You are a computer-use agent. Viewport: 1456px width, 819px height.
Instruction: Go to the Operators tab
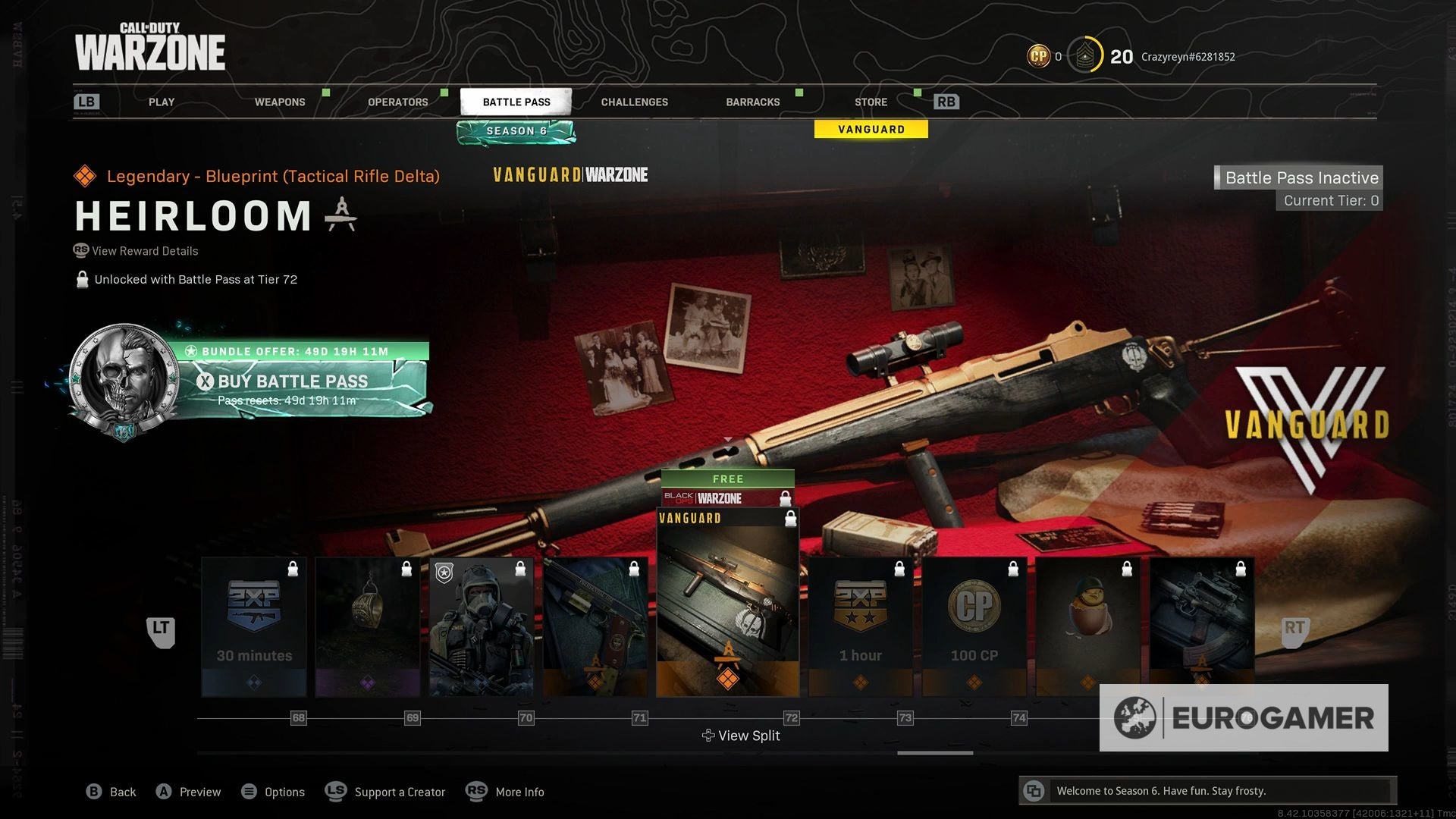[x=397, y=102]
